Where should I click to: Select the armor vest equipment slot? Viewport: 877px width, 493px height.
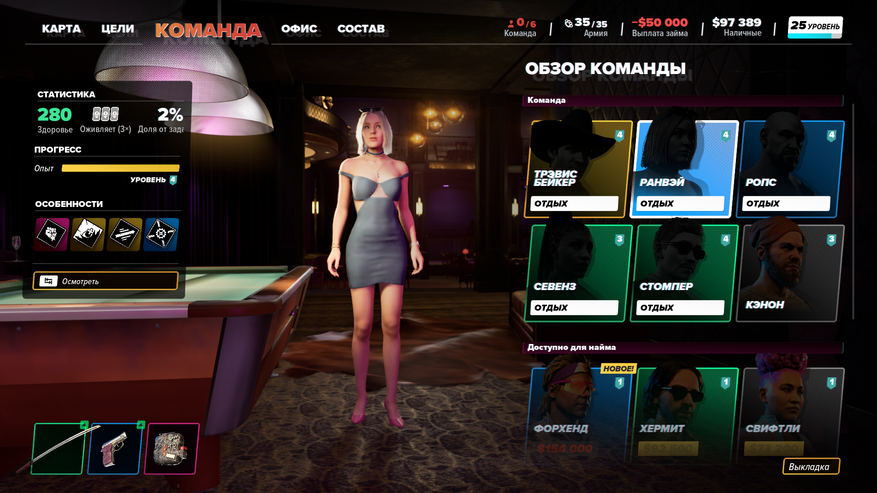click(171, 449)
